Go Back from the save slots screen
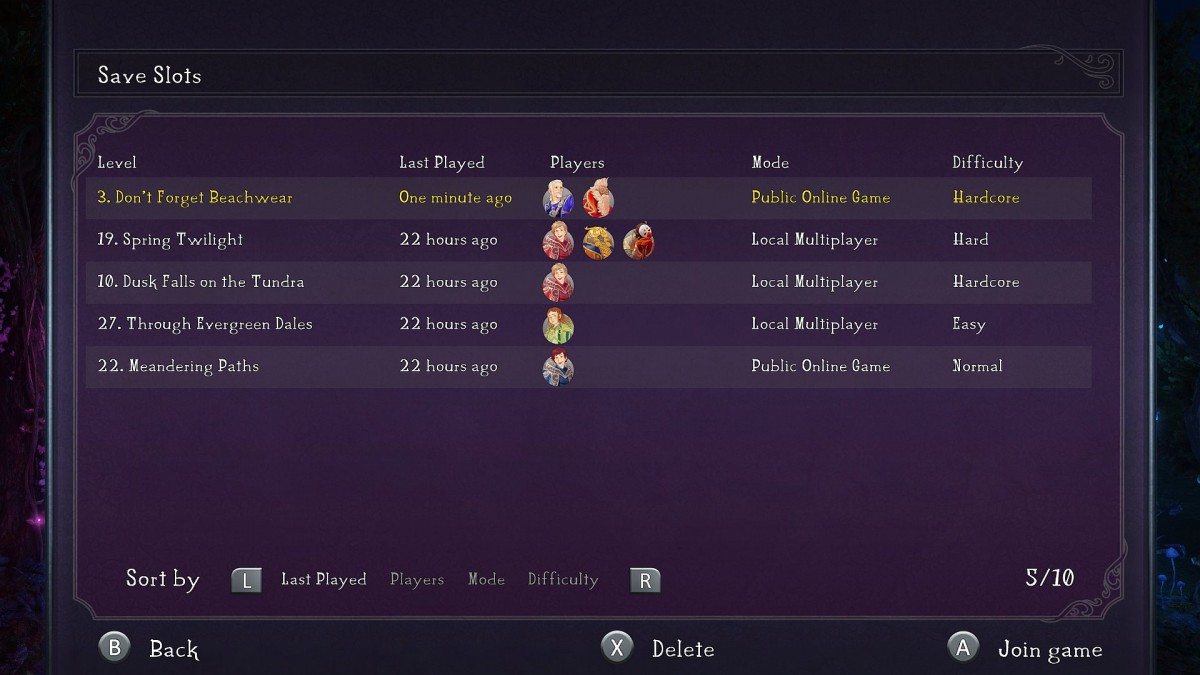Viewport: 1200px width, 675px height. coord(150,649)
